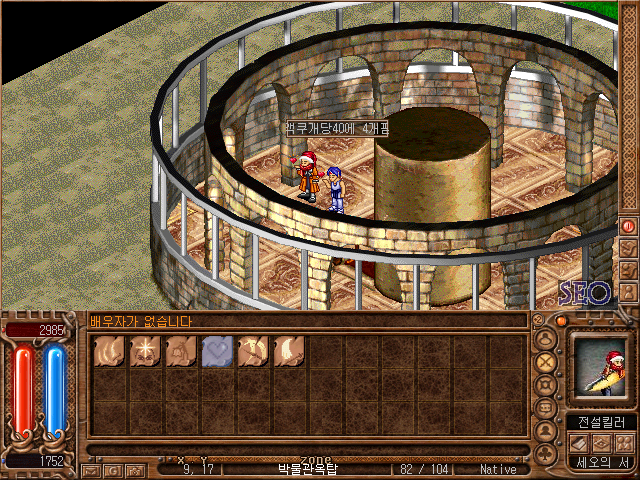Select the heart-shaped blue skill slot
640x480 pixels.
click(x=218, y=352)
